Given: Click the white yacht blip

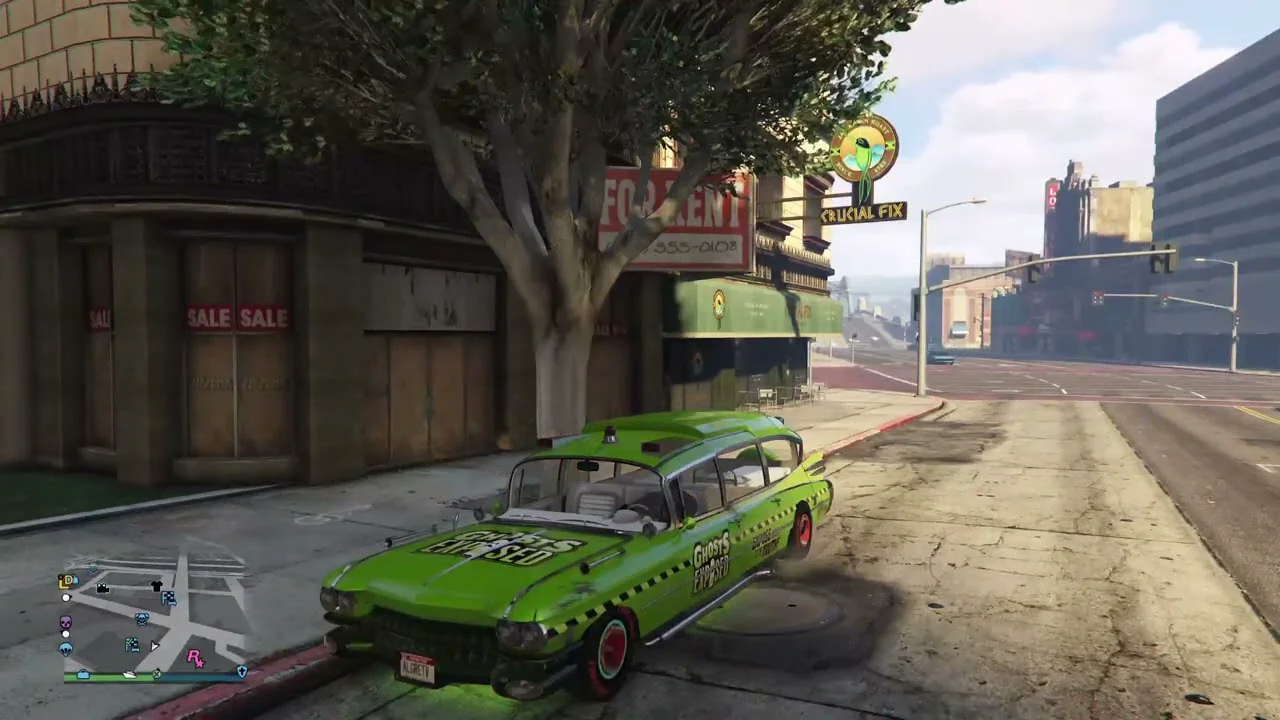Looking at the screenshot, I should [x=129, y=675].
